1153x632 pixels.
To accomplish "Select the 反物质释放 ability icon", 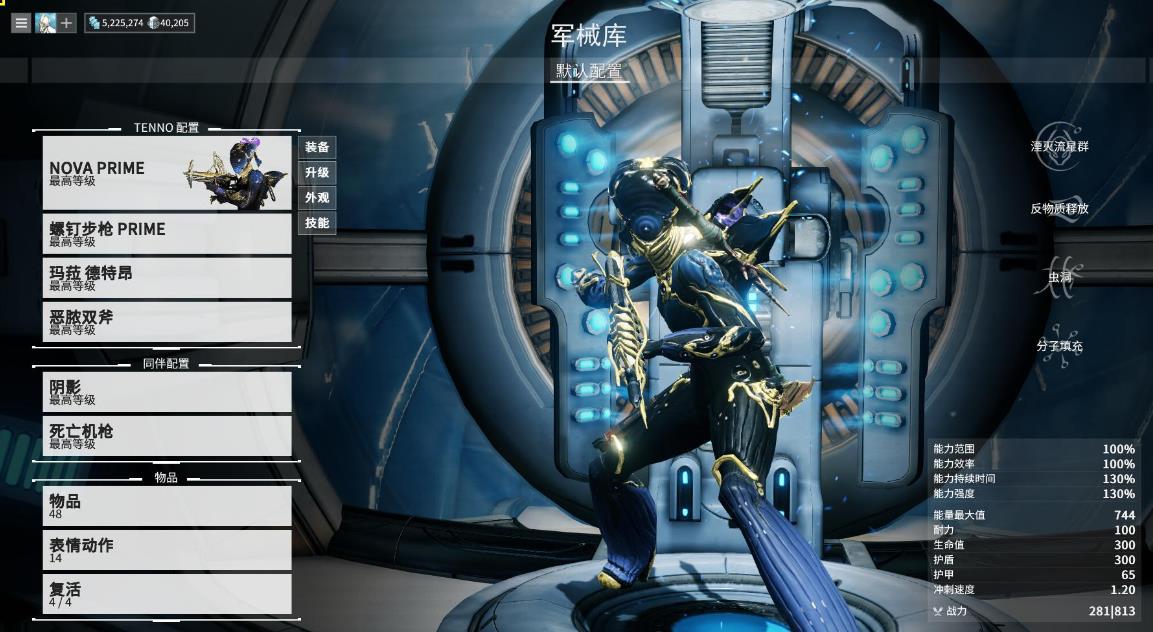I will click(1059, 205).
